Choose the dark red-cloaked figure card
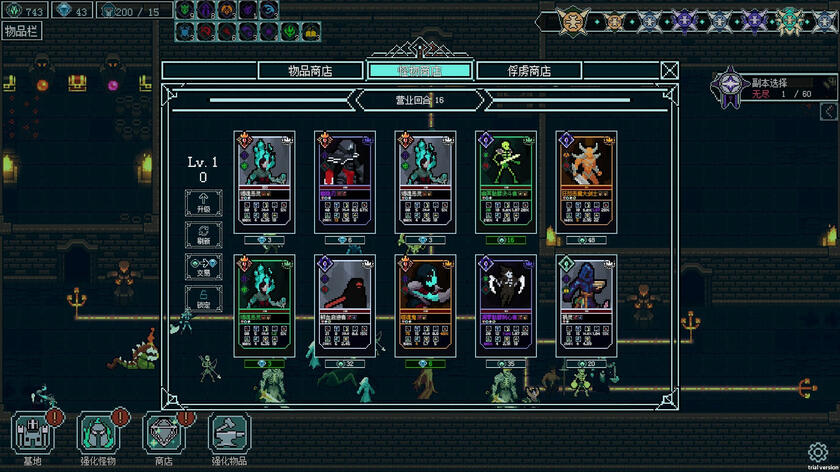The width and height of the screenshot is (840, 472). point(345,304)
